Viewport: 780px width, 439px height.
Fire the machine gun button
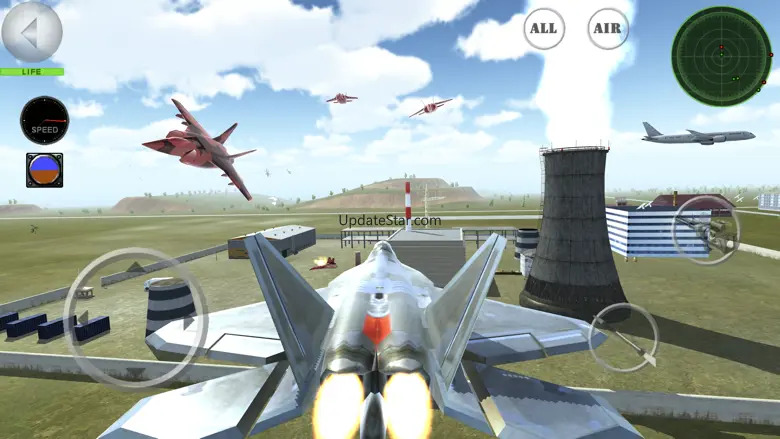(705, 230)
